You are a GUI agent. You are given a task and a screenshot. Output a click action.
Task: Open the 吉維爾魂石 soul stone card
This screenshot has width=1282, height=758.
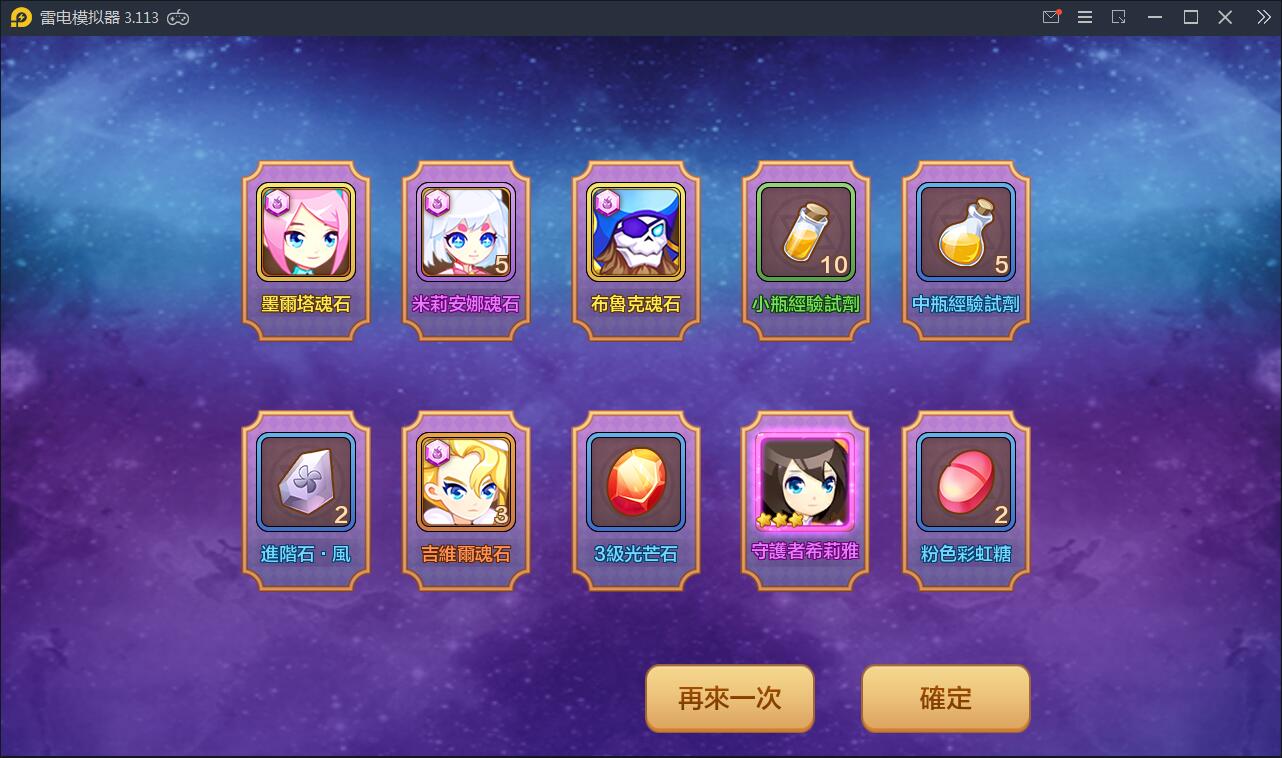click(x=465, y=482)
